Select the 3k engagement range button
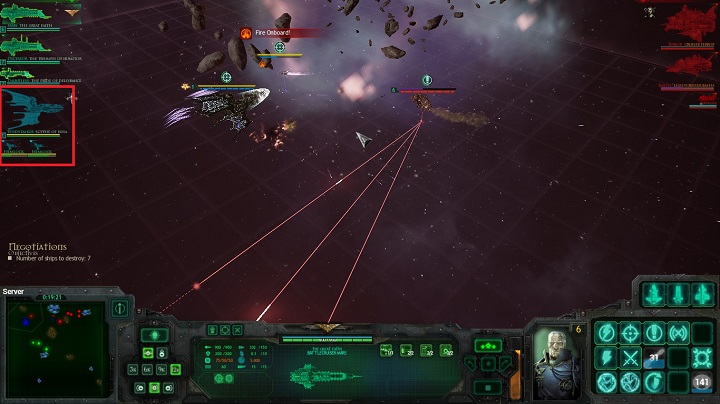720x404 pixels. tap(133, 369)
